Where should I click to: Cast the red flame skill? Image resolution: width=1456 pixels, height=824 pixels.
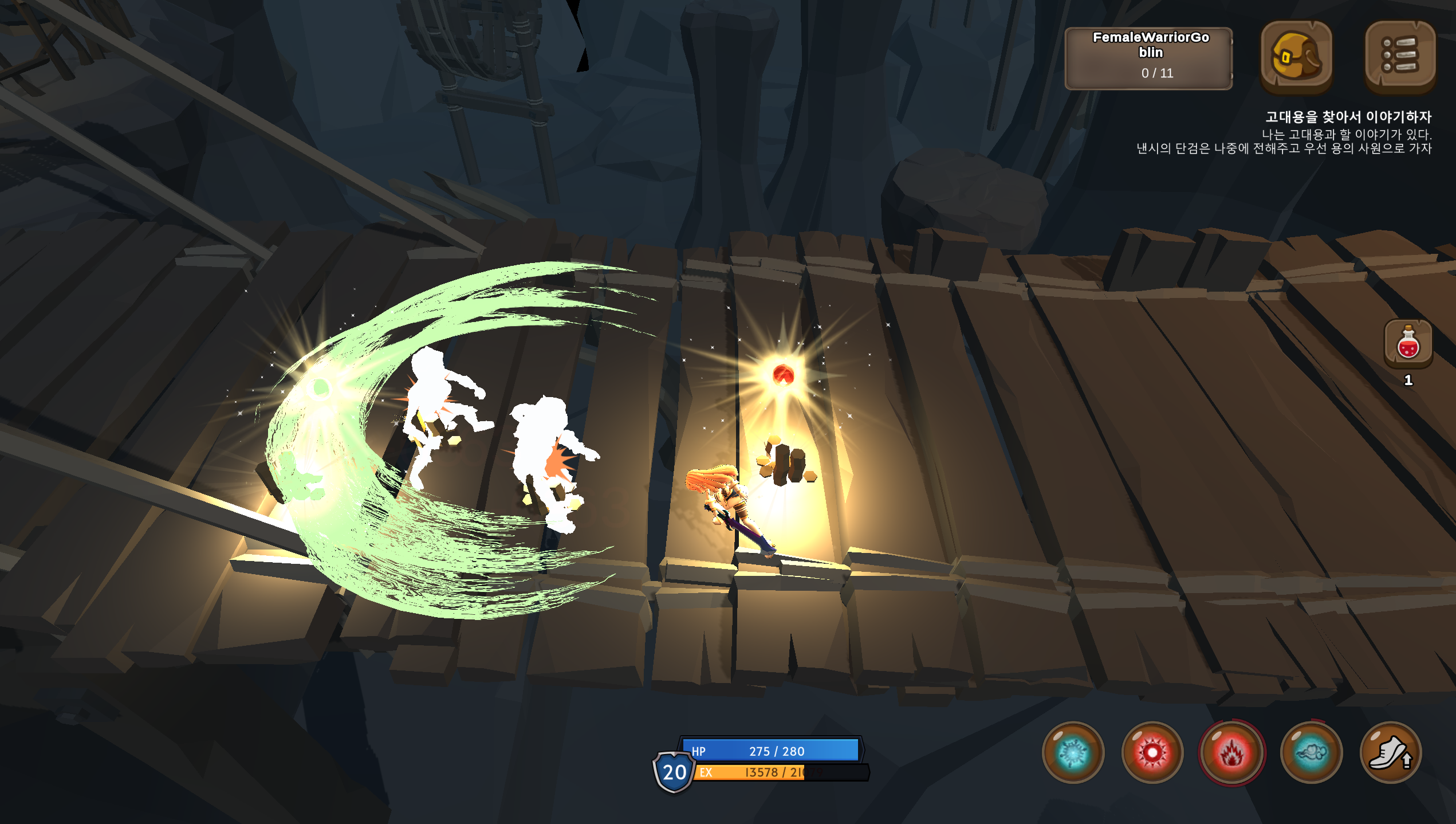pyautogui.click(x=1231, y=752)
